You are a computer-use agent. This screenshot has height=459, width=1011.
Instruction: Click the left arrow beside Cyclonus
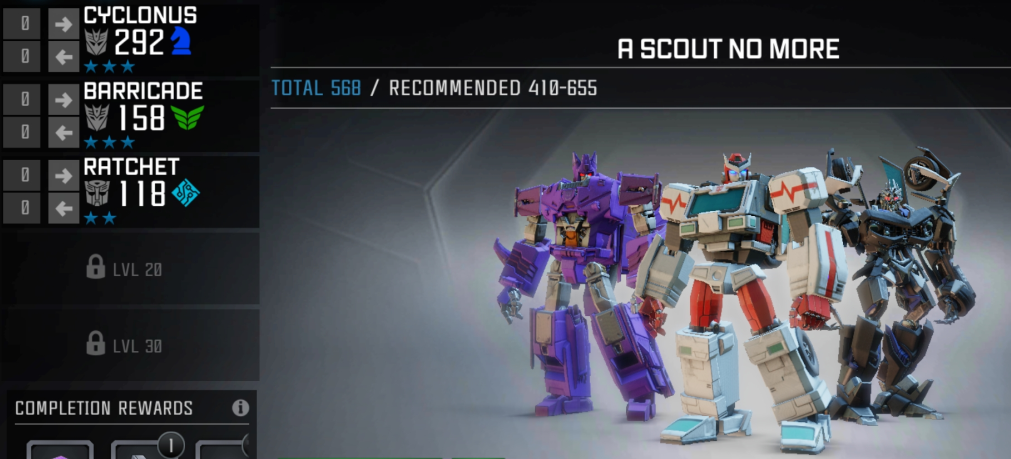click(63, 54)
